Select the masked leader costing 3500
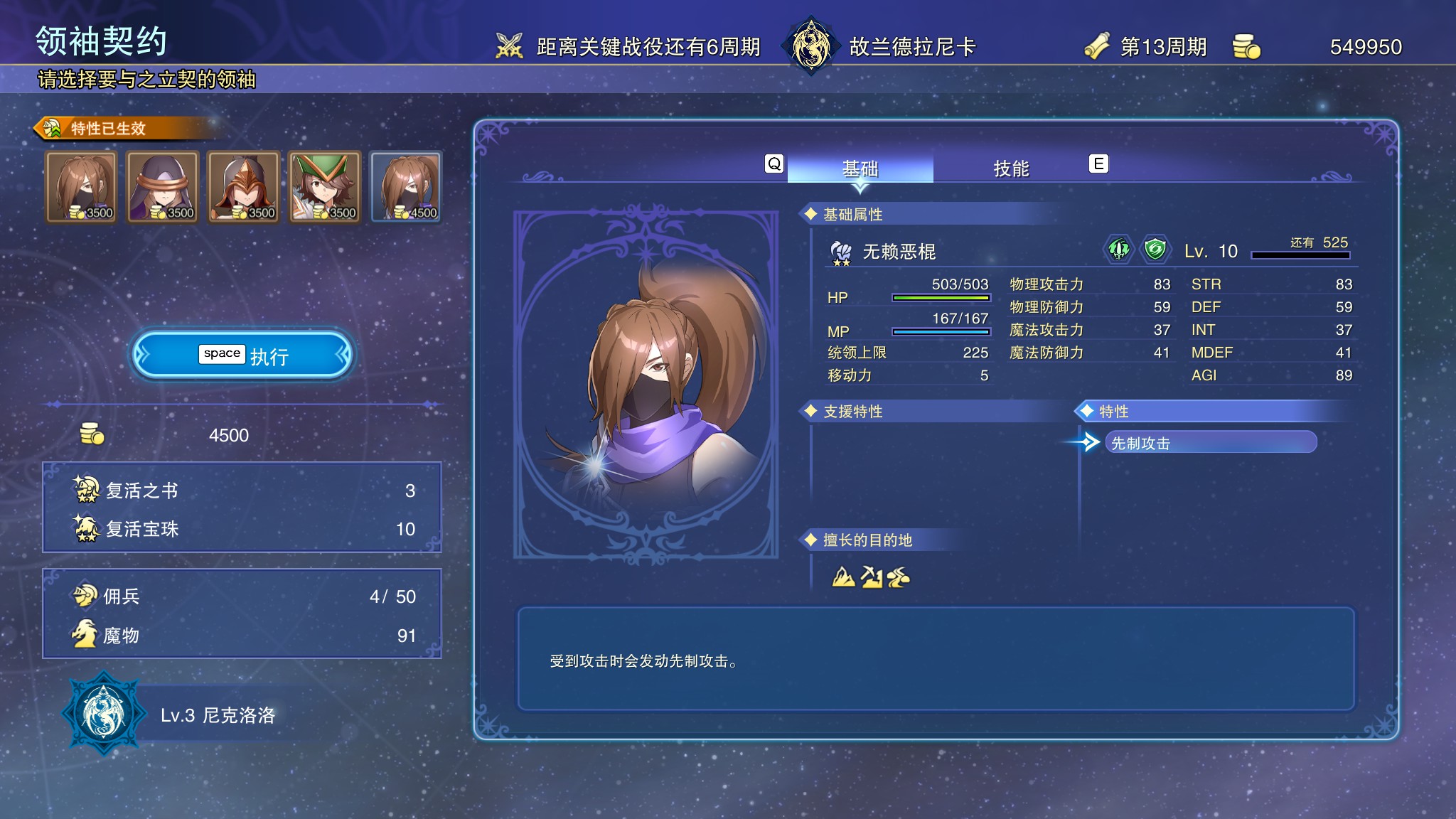1456x819 pixels. [x=81, y=187]
